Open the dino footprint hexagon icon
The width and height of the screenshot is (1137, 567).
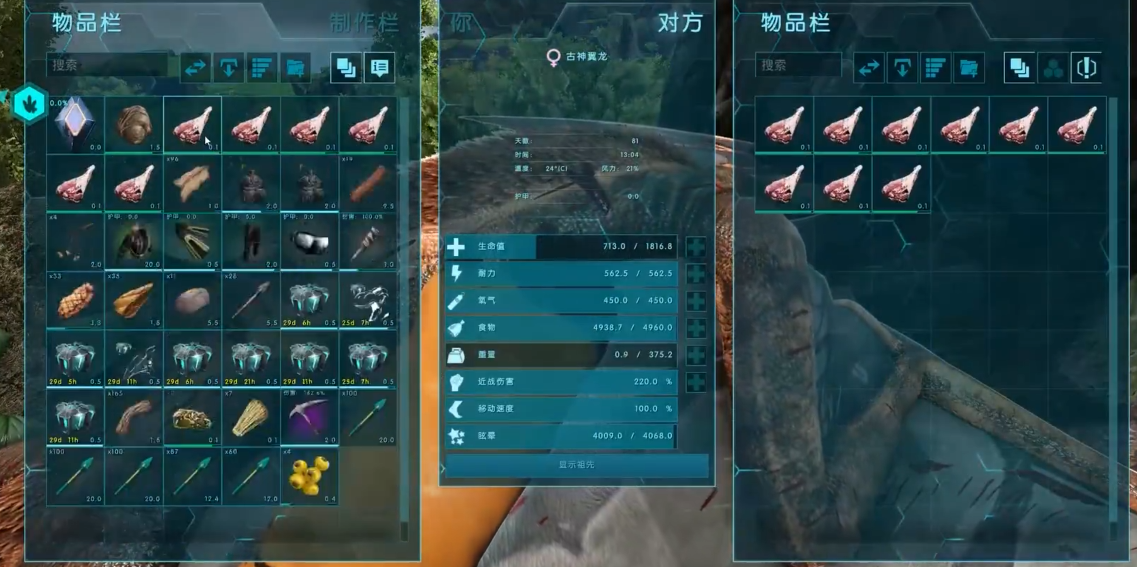29,105
